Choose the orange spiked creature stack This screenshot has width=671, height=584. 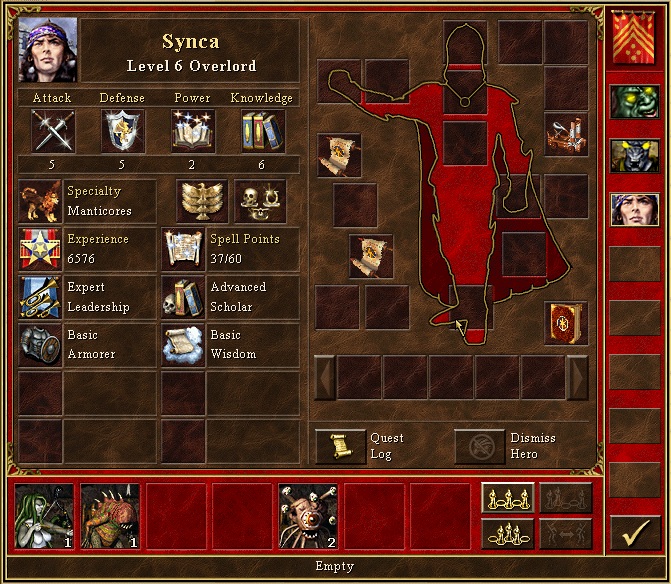click(x=109, y=516)
